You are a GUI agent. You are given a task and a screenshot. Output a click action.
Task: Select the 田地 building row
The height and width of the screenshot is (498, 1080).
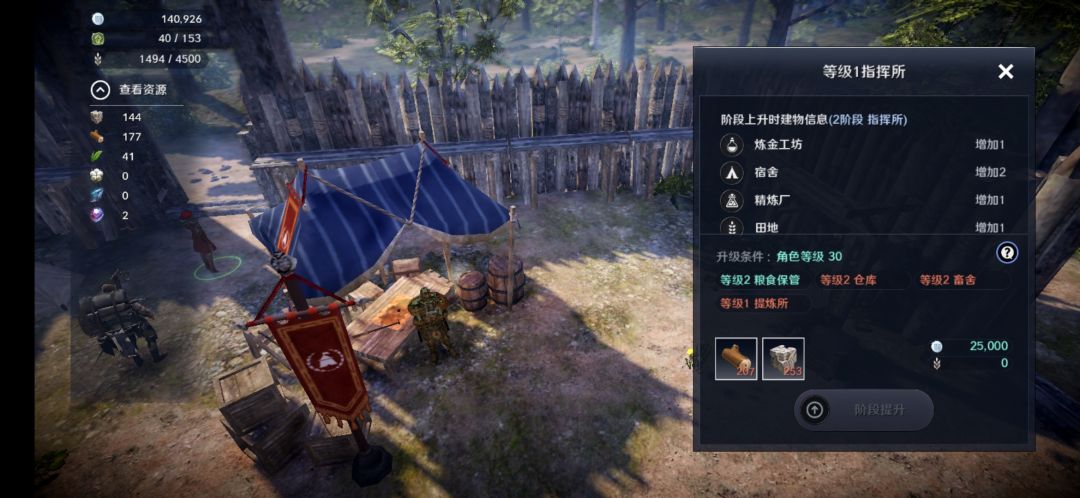point(862,227)
